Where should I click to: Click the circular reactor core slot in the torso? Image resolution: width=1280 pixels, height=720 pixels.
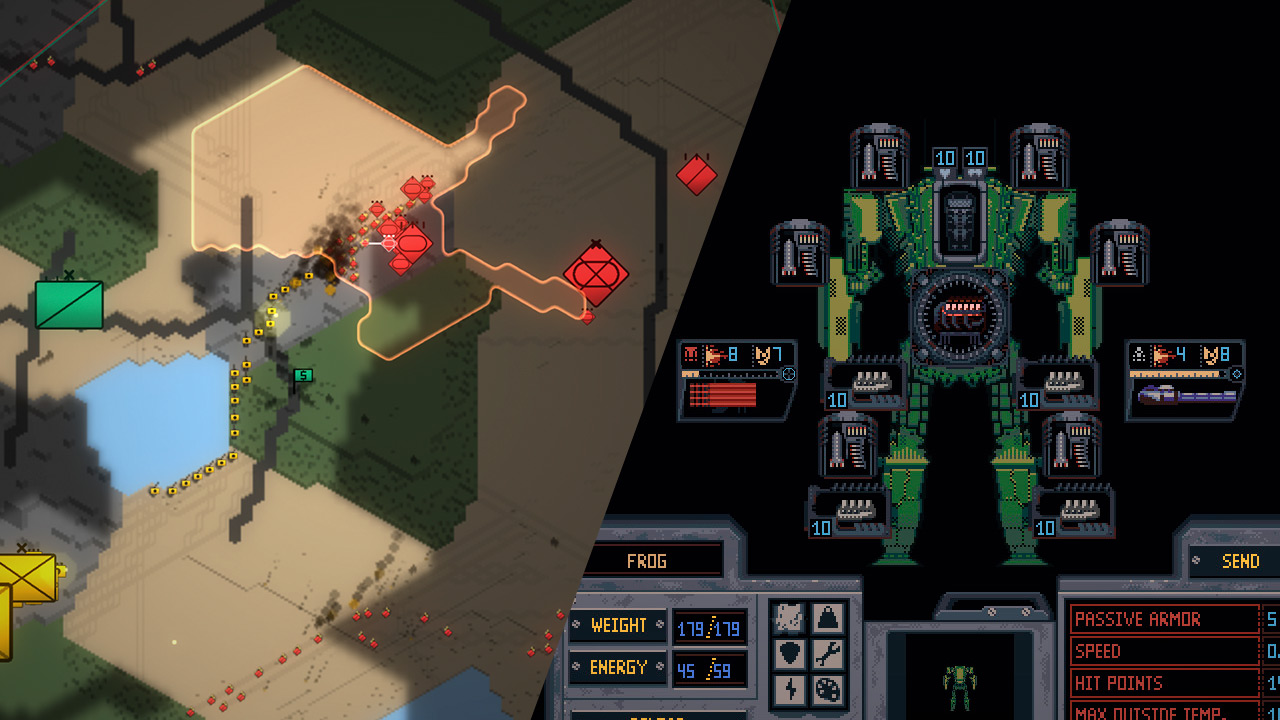click(x=957, y=315)
